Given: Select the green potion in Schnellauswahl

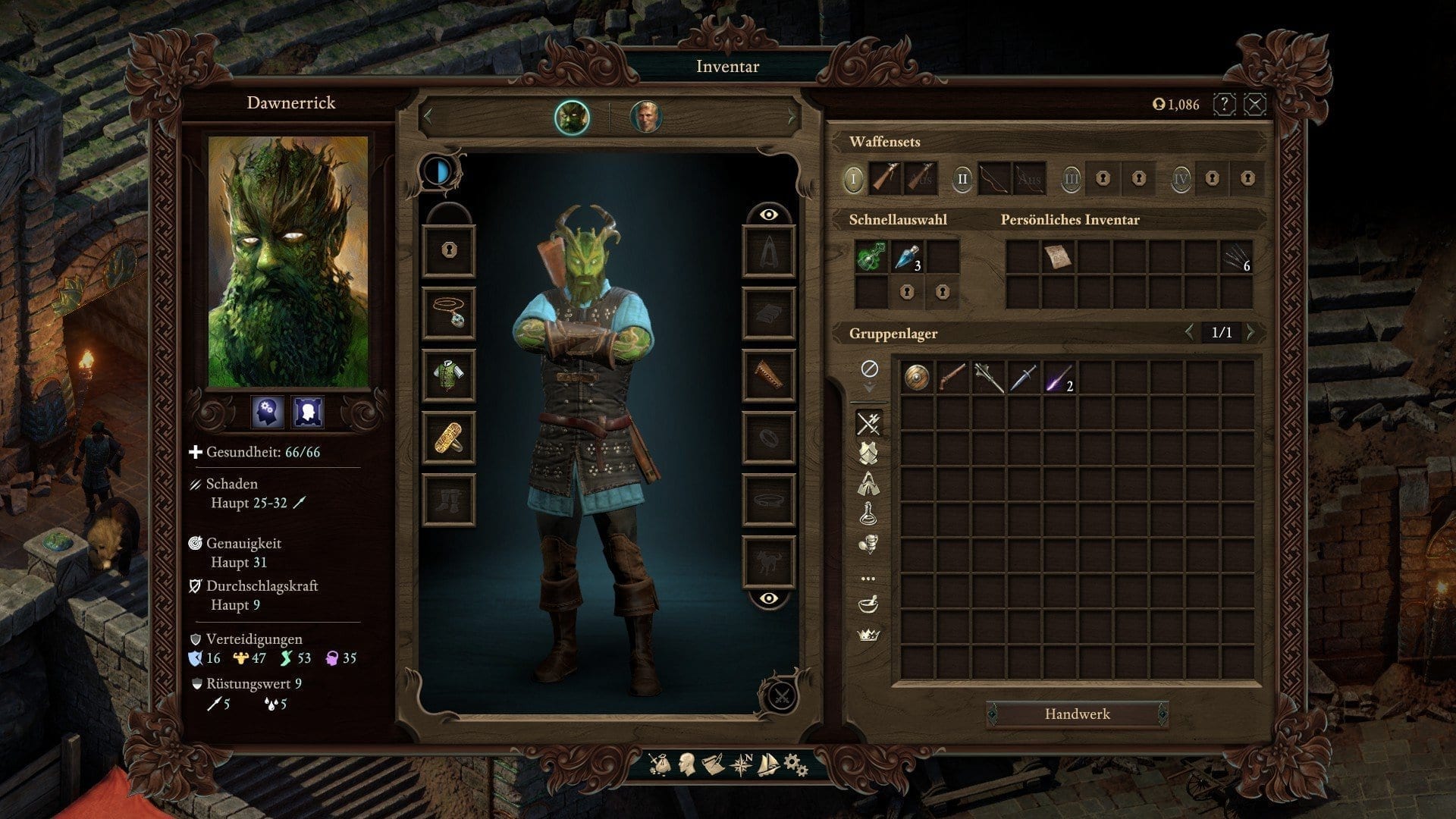Looking at the screenshot, I should (x=871, y=257).
